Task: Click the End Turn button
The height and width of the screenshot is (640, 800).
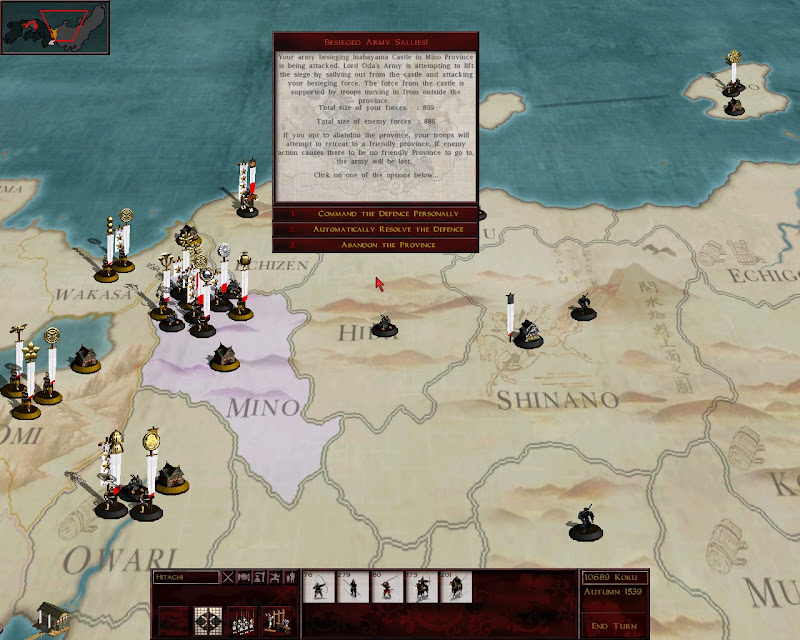Action: pyautogui.click(x=613, y=626)
